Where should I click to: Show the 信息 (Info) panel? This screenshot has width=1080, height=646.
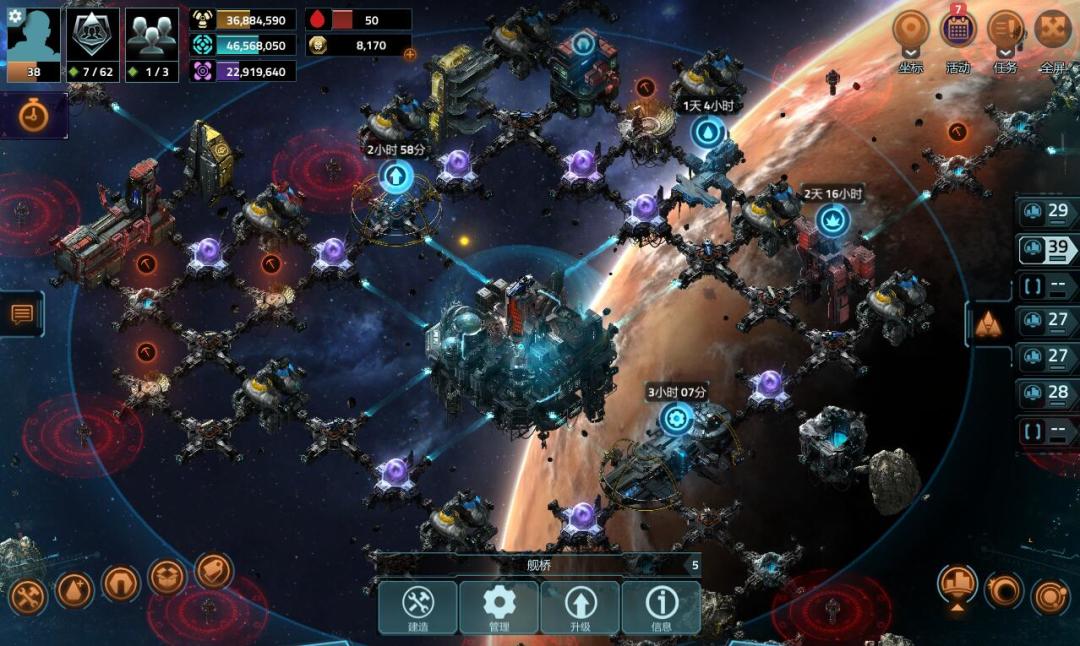coord(661,607)
